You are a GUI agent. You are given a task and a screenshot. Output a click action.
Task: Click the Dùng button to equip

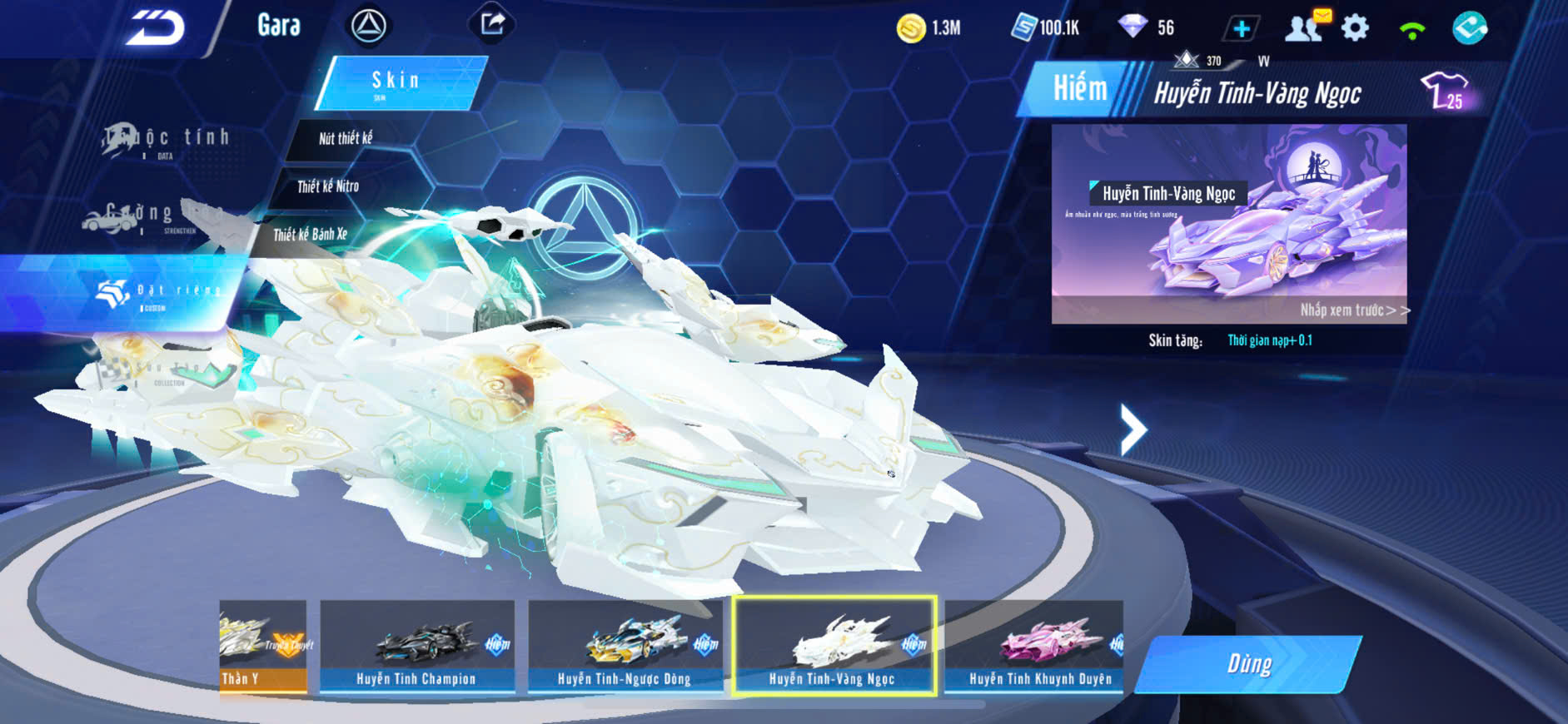click(x=1248, y=664)
